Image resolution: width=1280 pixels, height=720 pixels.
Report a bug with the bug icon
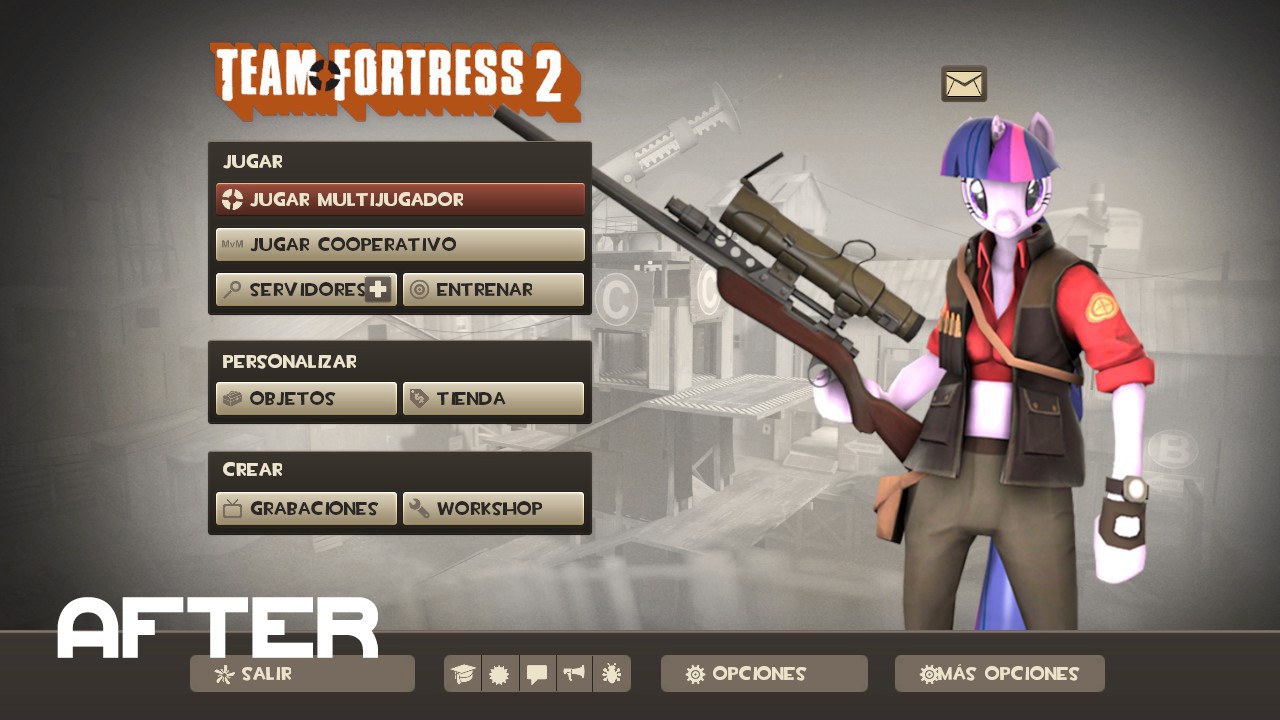tap(612, 673)
